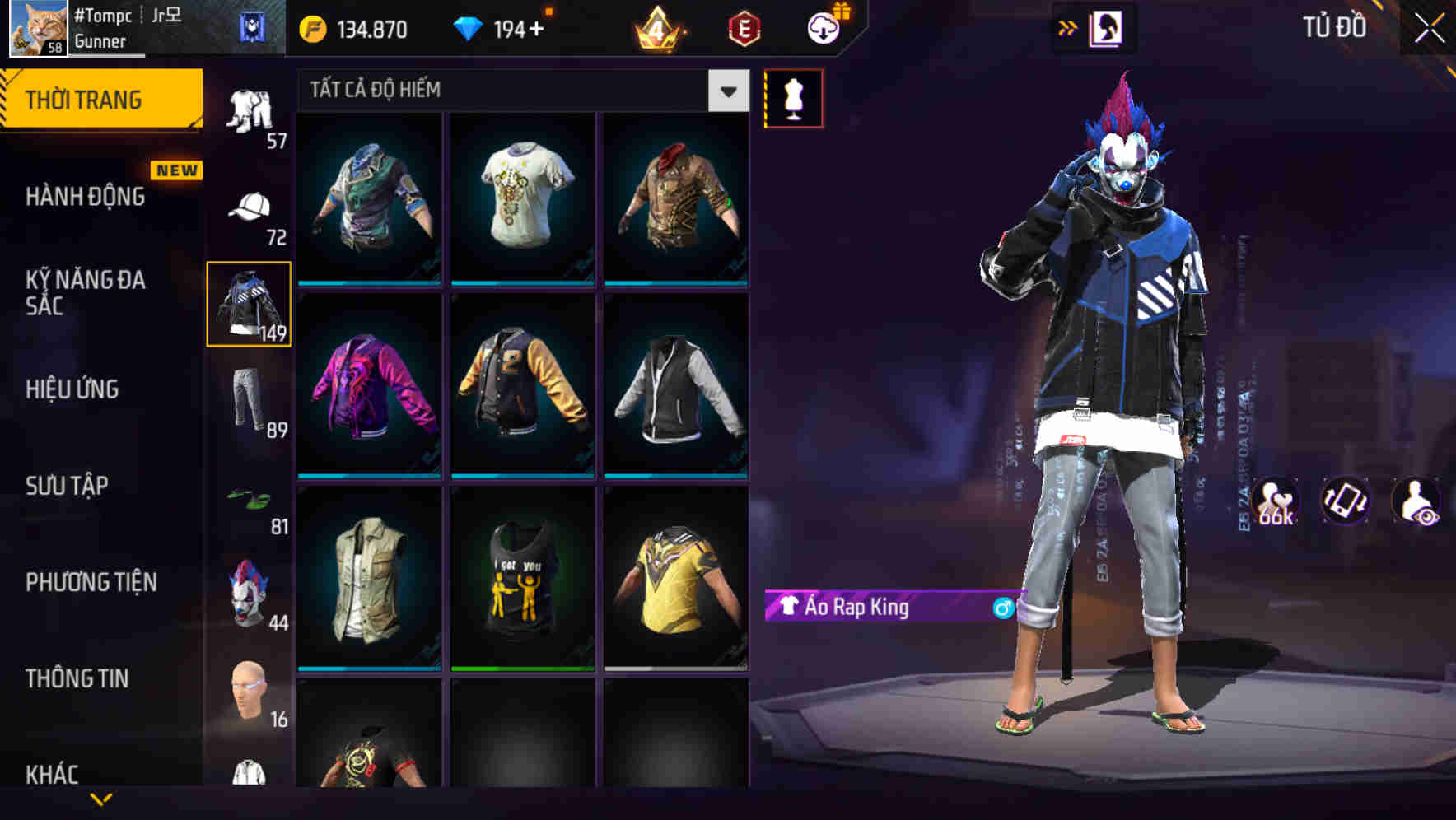The width and height of the screenshot is (1456, 820).
Task: Click the teal progress bar under the pink jacket
Action: click(x=368, y=475)
